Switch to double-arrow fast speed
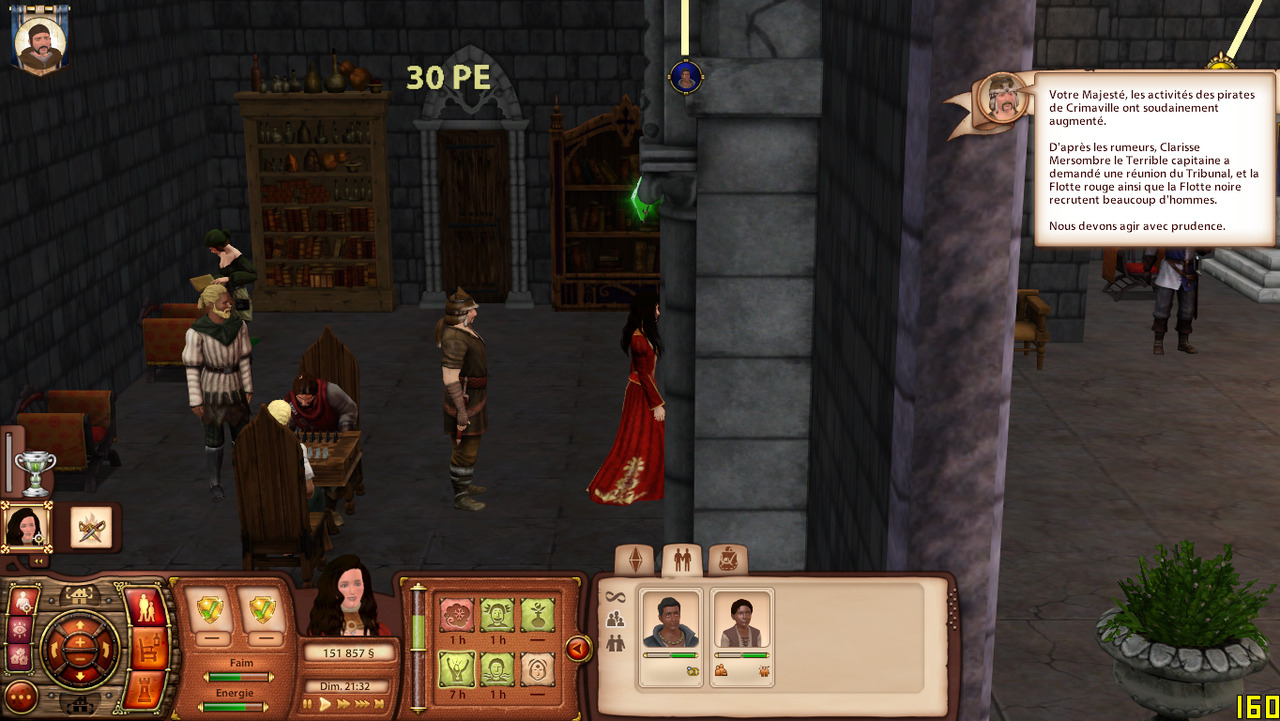 click(344, 704)
